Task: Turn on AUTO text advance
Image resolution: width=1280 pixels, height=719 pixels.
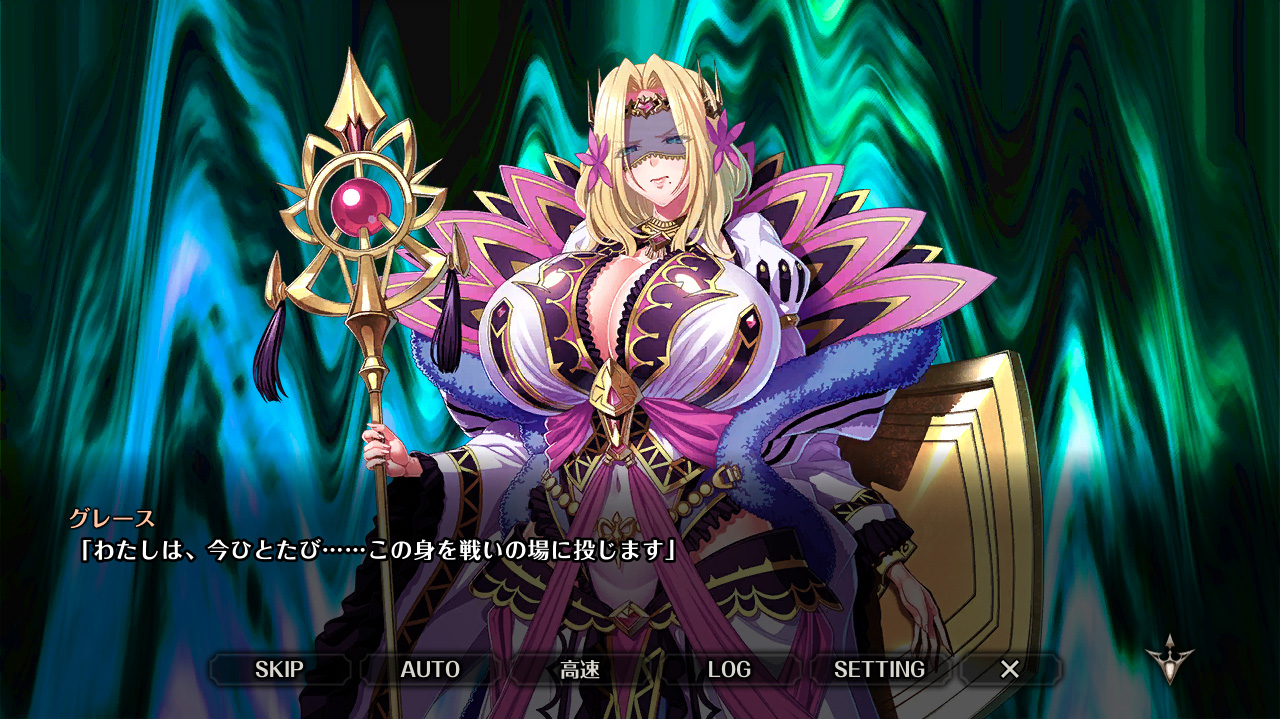Action: point(430,669)
